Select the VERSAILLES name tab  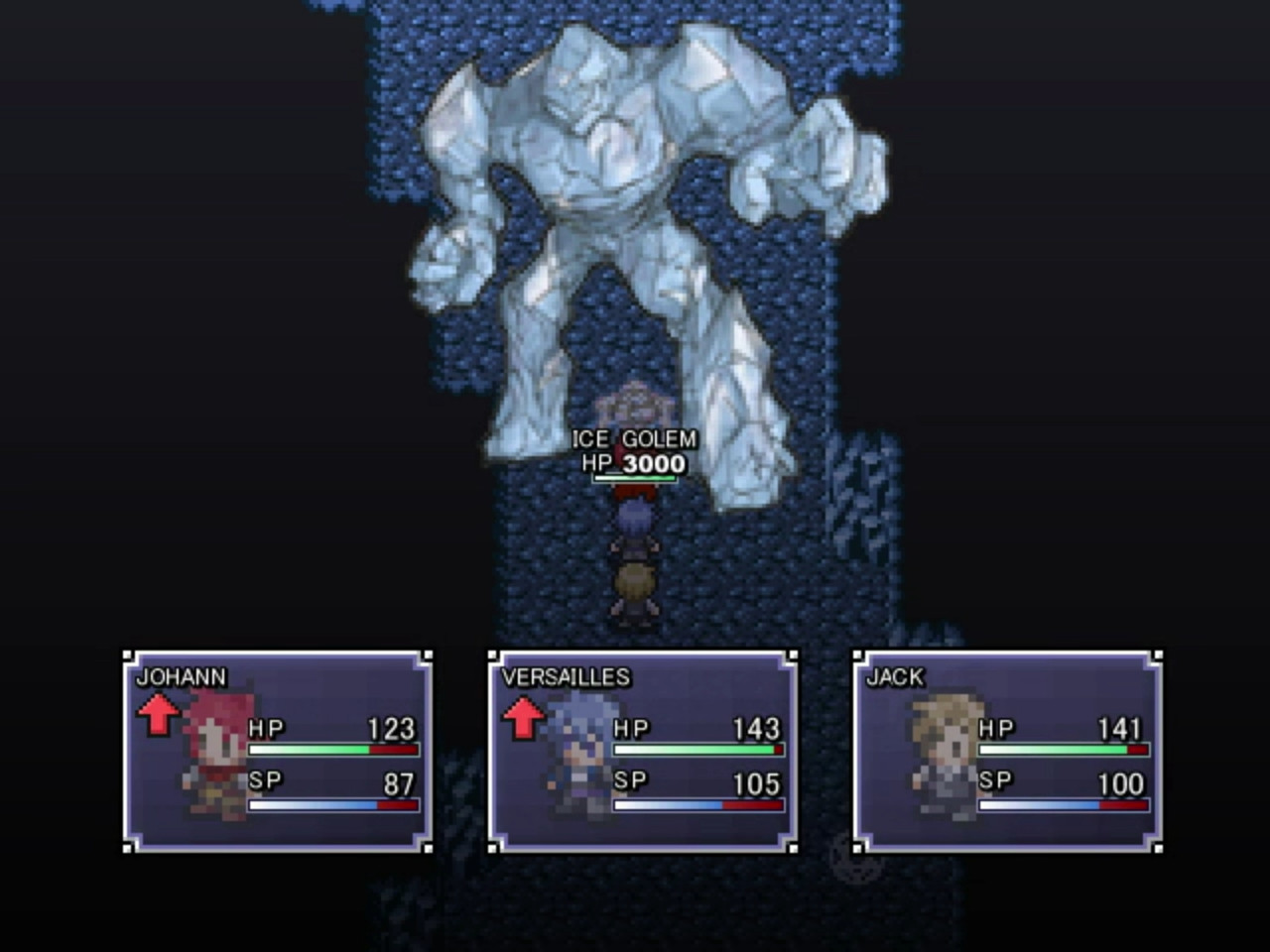click(564, 675)
